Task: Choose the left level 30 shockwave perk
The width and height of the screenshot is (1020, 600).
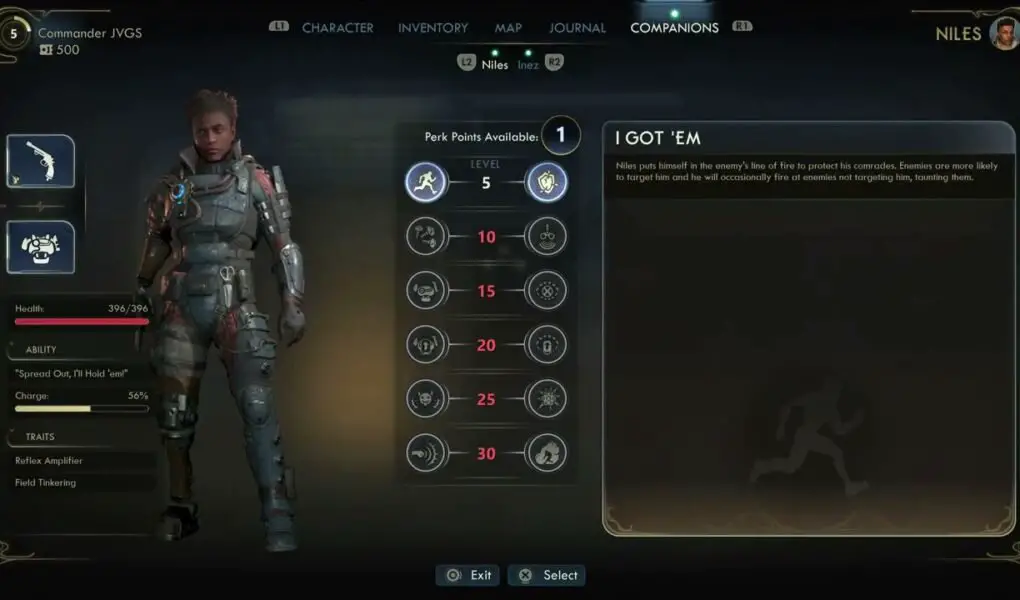Action: tap(425, 453)
